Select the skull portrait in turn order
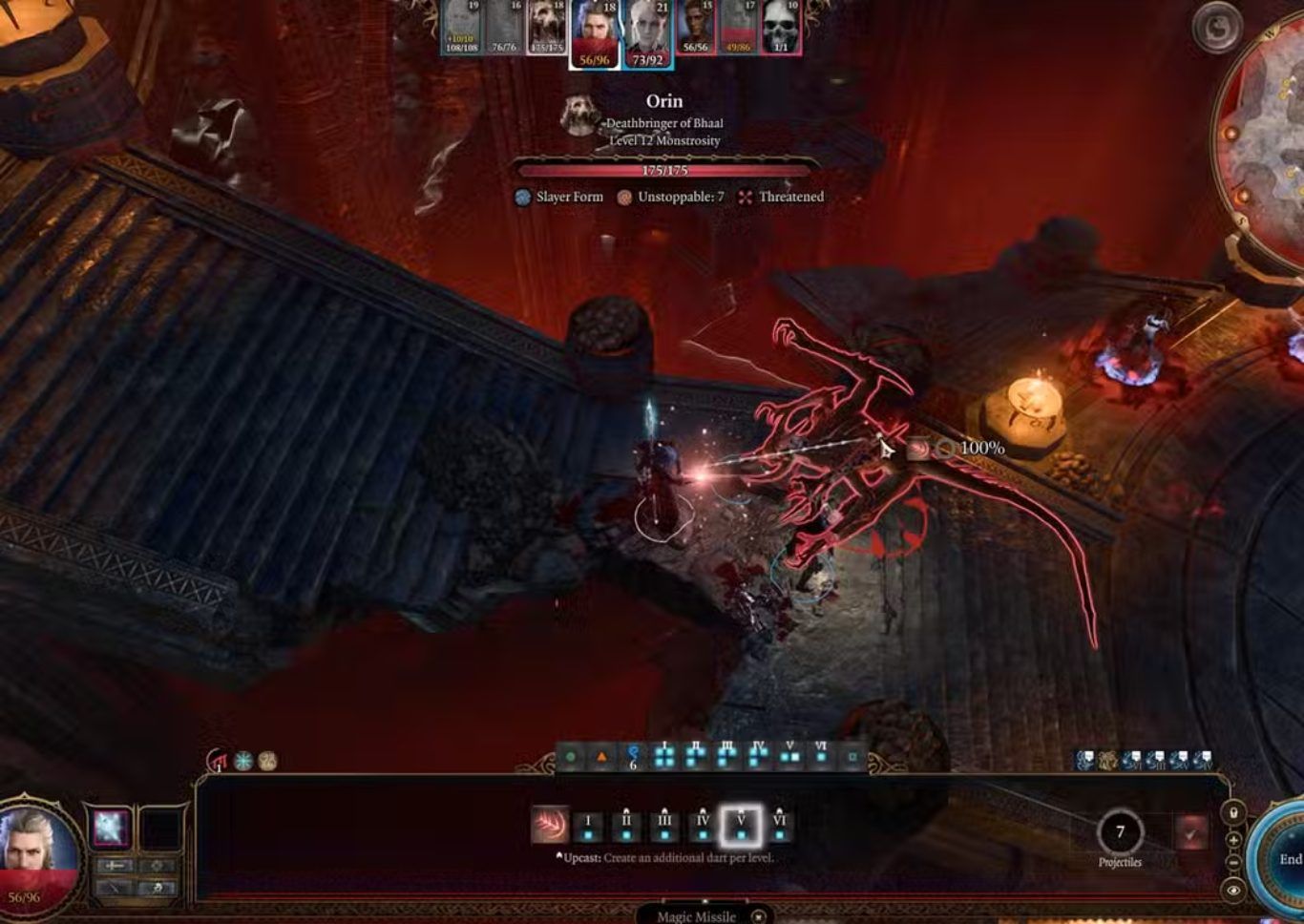 coord(780,29)
